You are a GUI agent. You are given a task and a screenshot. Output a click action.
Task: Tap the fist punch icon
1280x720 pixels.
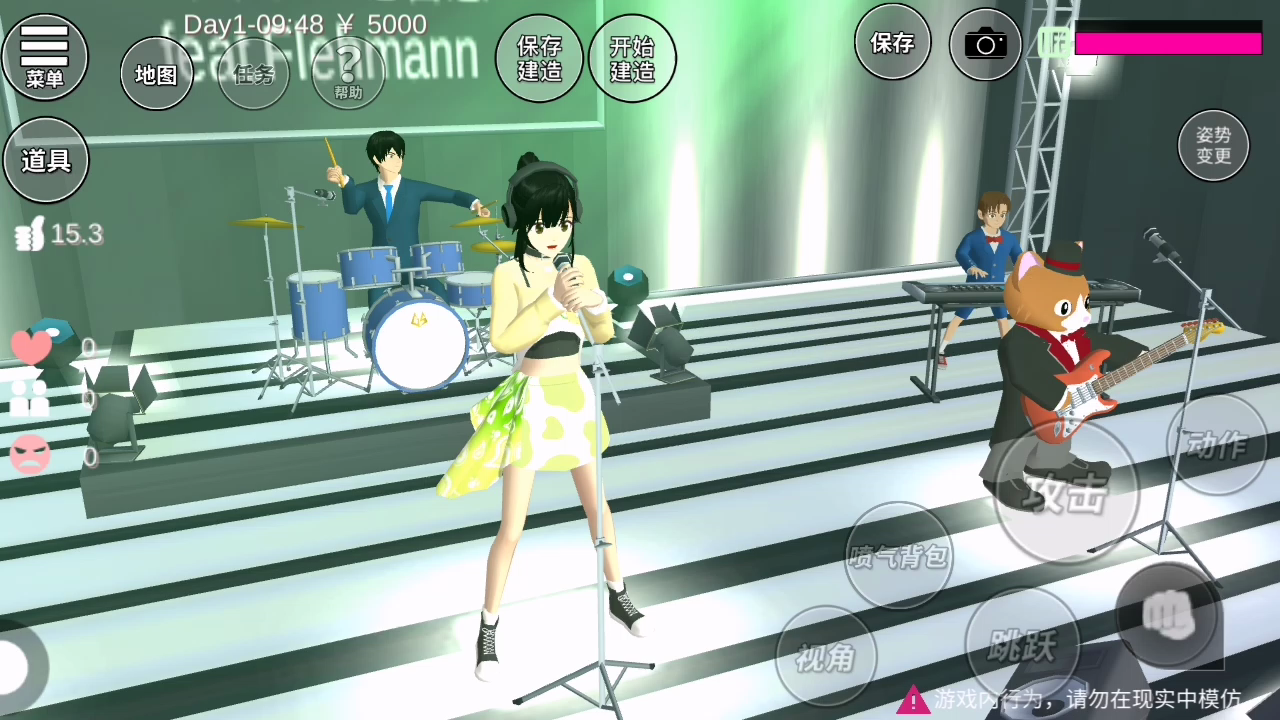click(x=1168, y=614)
